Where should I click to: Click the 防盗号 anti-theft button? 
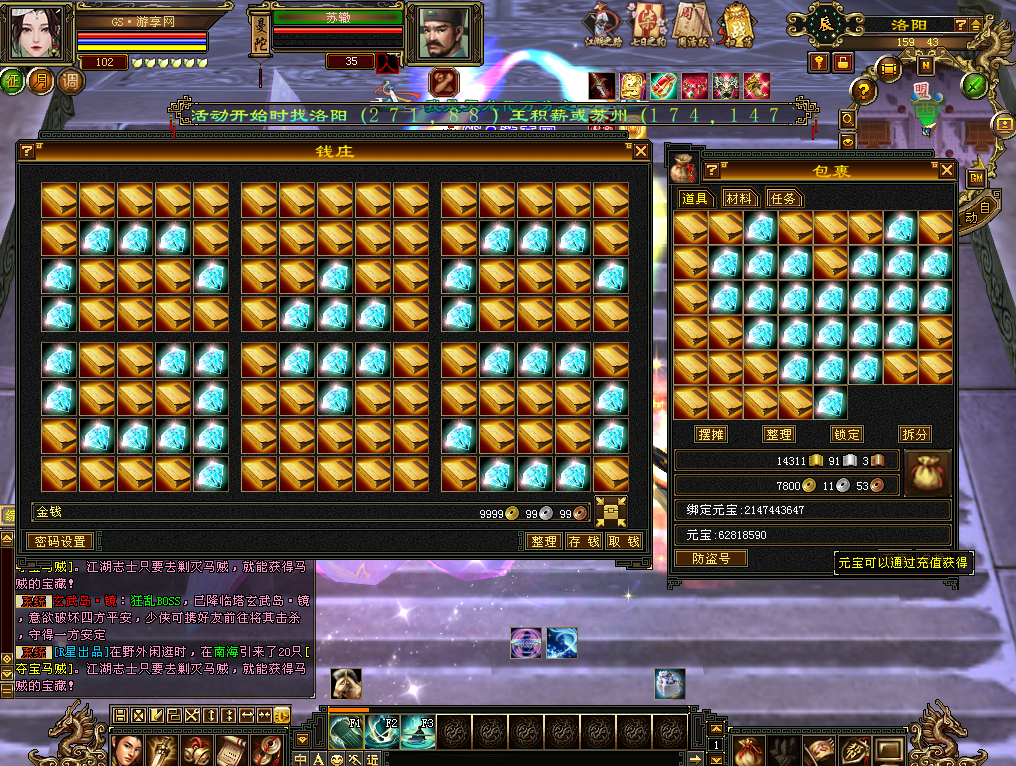point(710,559)
